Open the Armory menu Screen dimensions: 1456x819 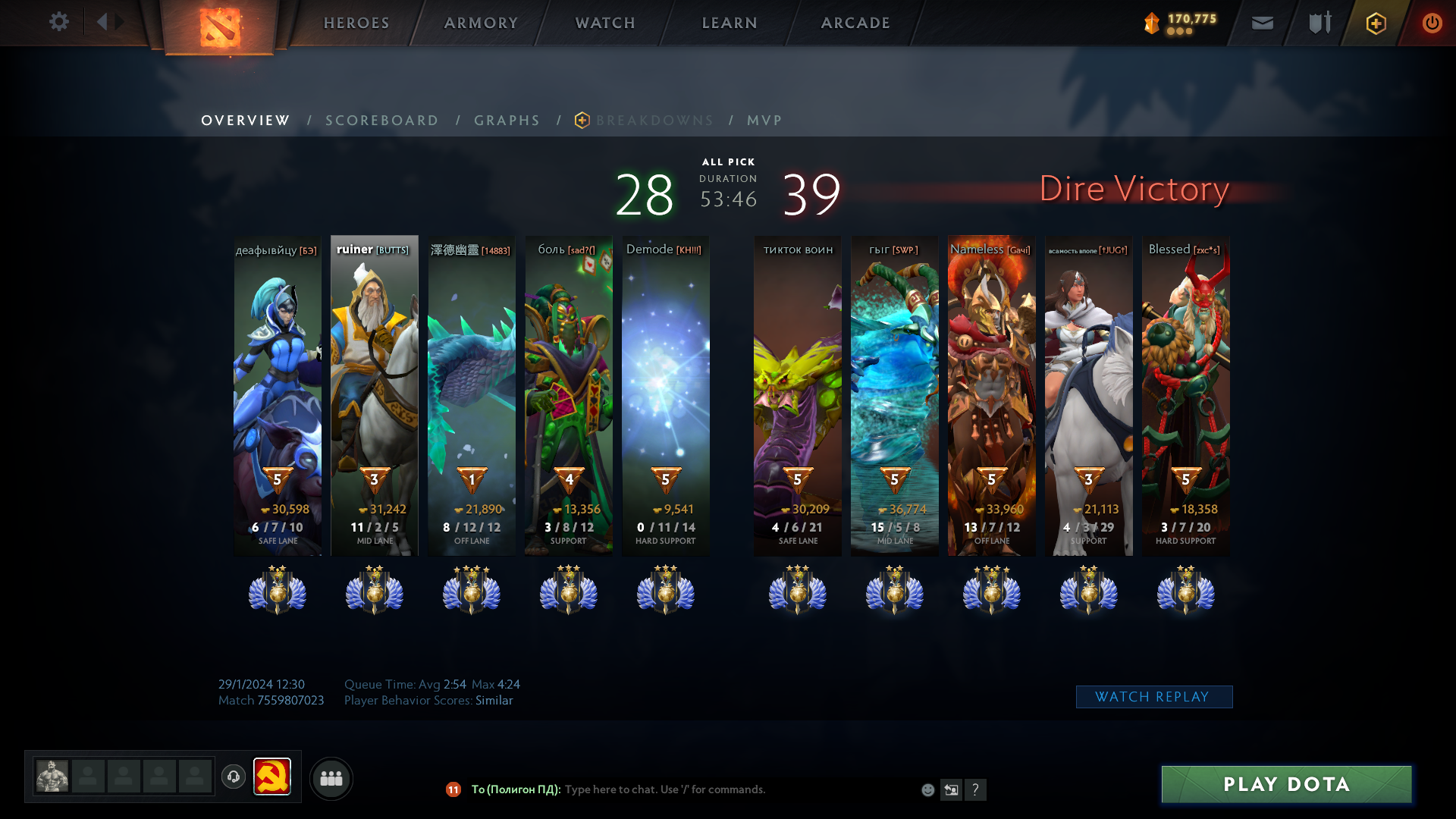click(481, 23)
